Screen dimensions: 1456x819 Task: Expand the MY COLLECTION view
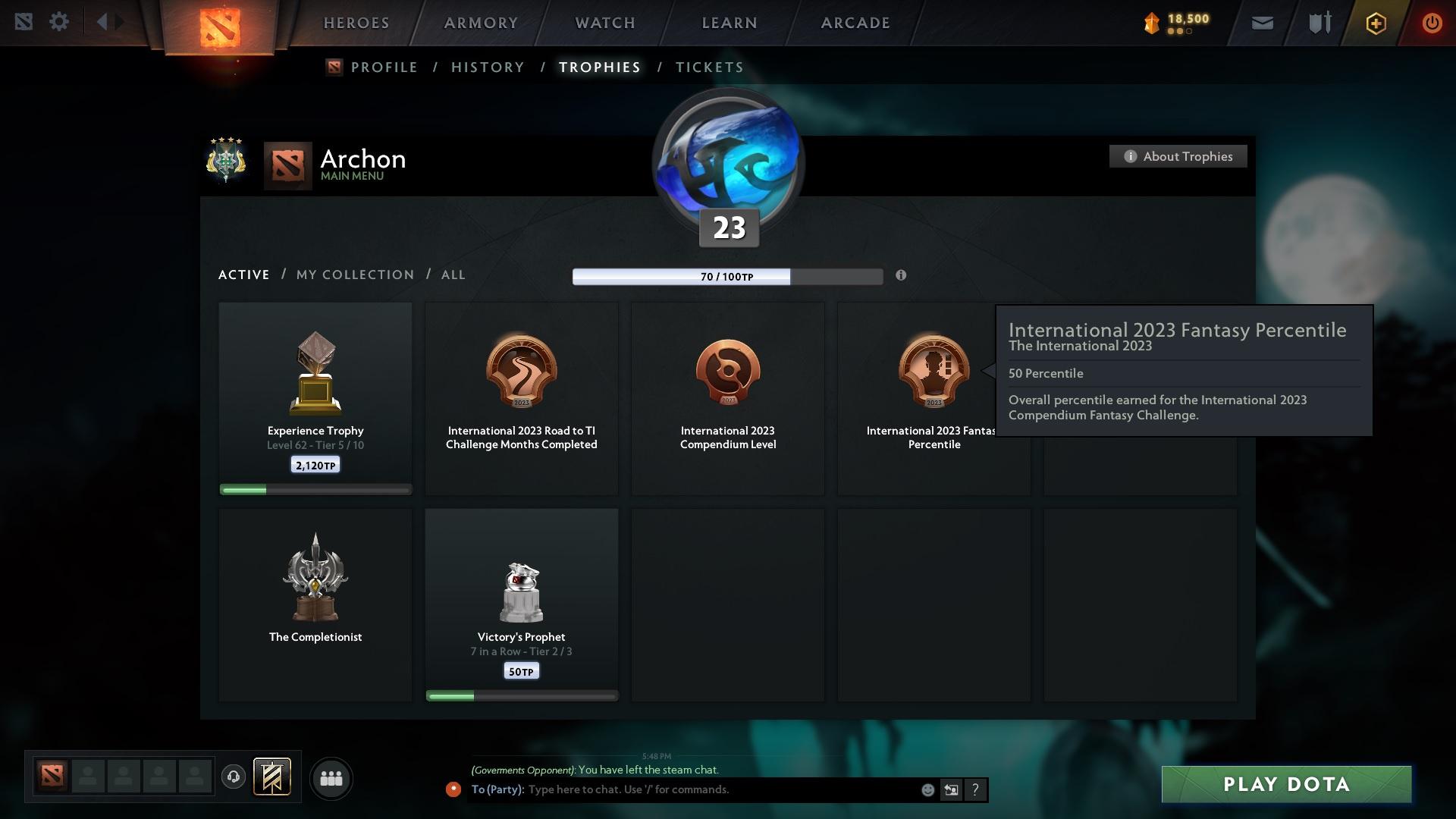pos(354,275)
